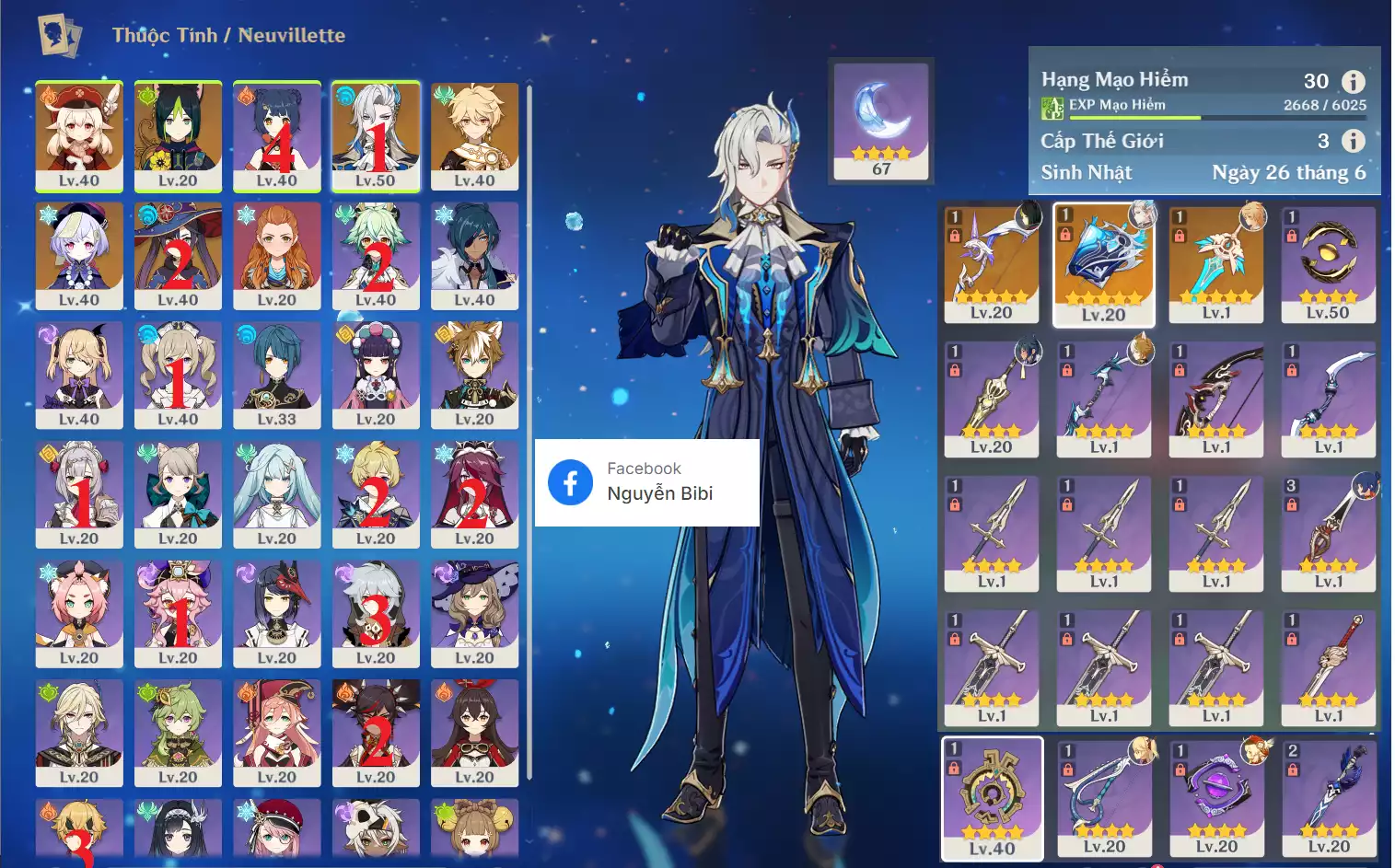Select the blue five-star catalyst weapon Lv.20
This screenshot has width=1395, height=868.
click(x=1103, y=264)
